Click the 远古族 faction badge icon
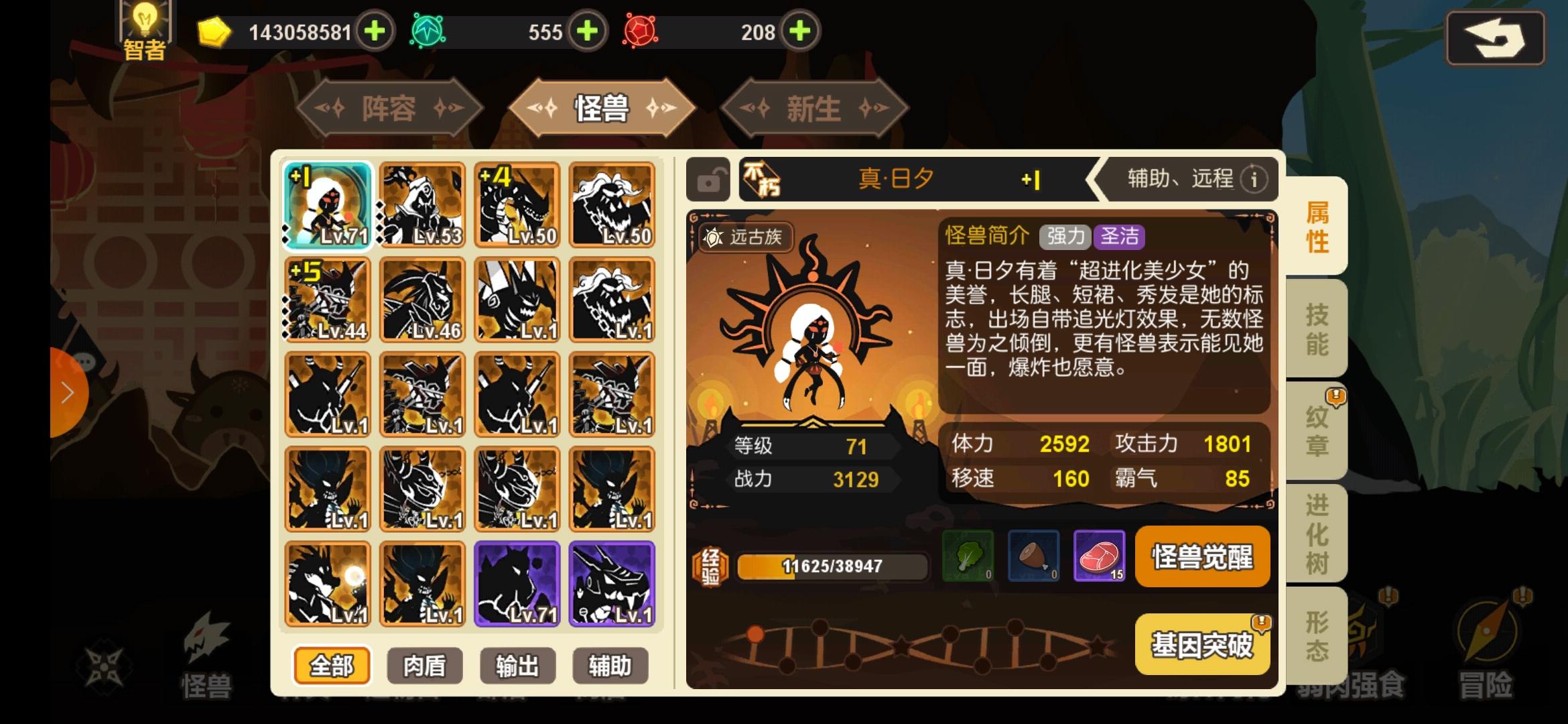The height and width of the screenshot is (724, 1568). click(714, 237)
